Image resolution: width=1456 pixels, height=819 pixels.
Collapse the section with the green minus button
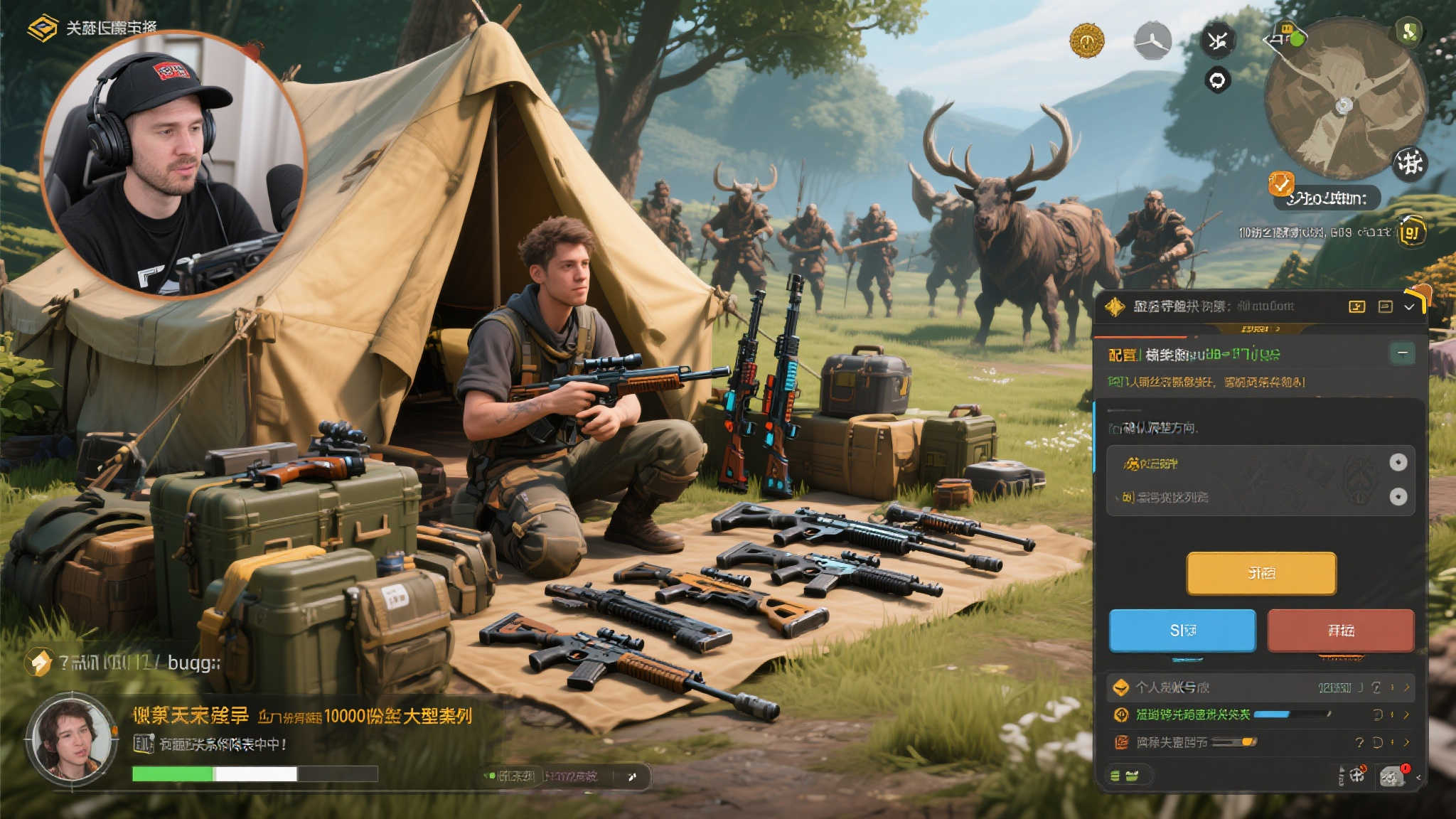tap(1402, 353)
